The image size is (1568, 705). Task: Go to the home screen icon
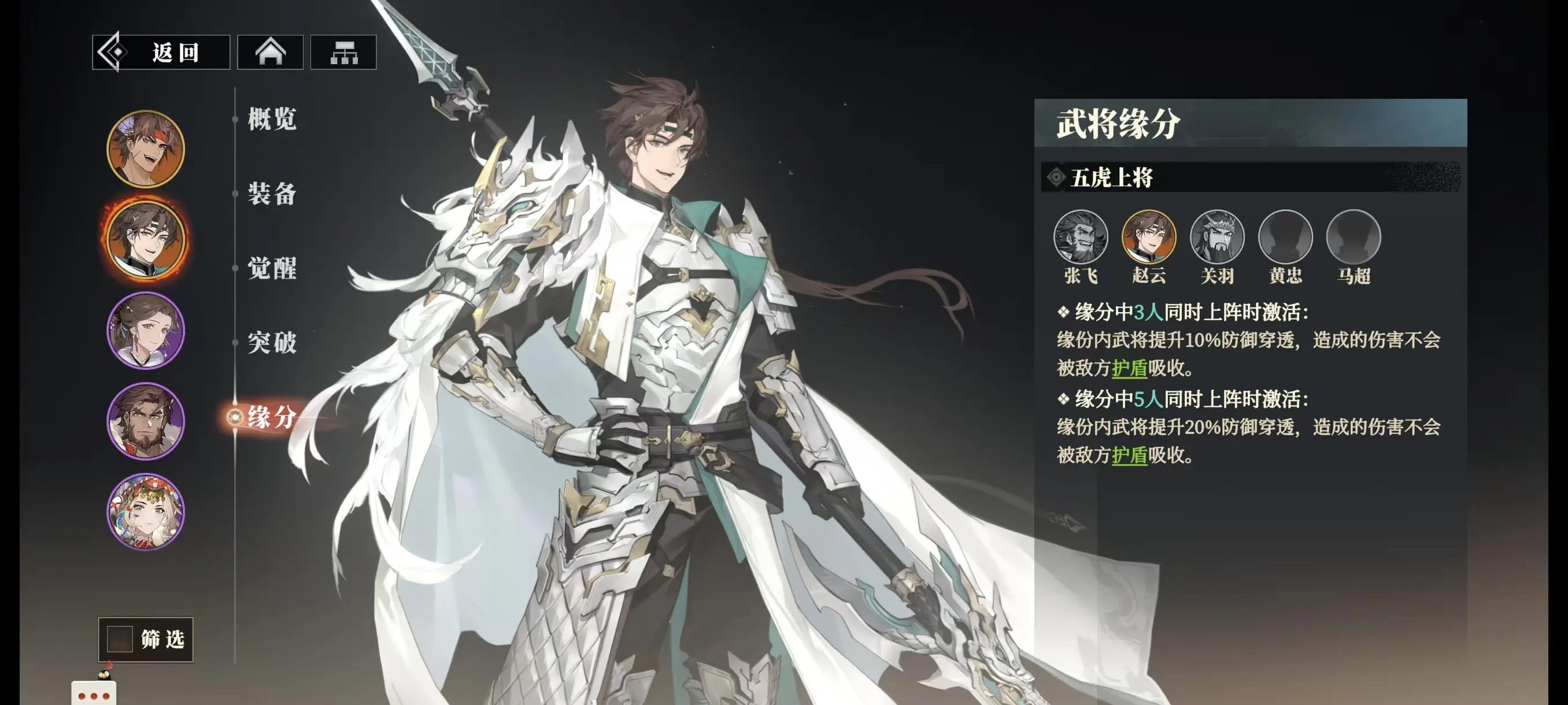[270, 53]
